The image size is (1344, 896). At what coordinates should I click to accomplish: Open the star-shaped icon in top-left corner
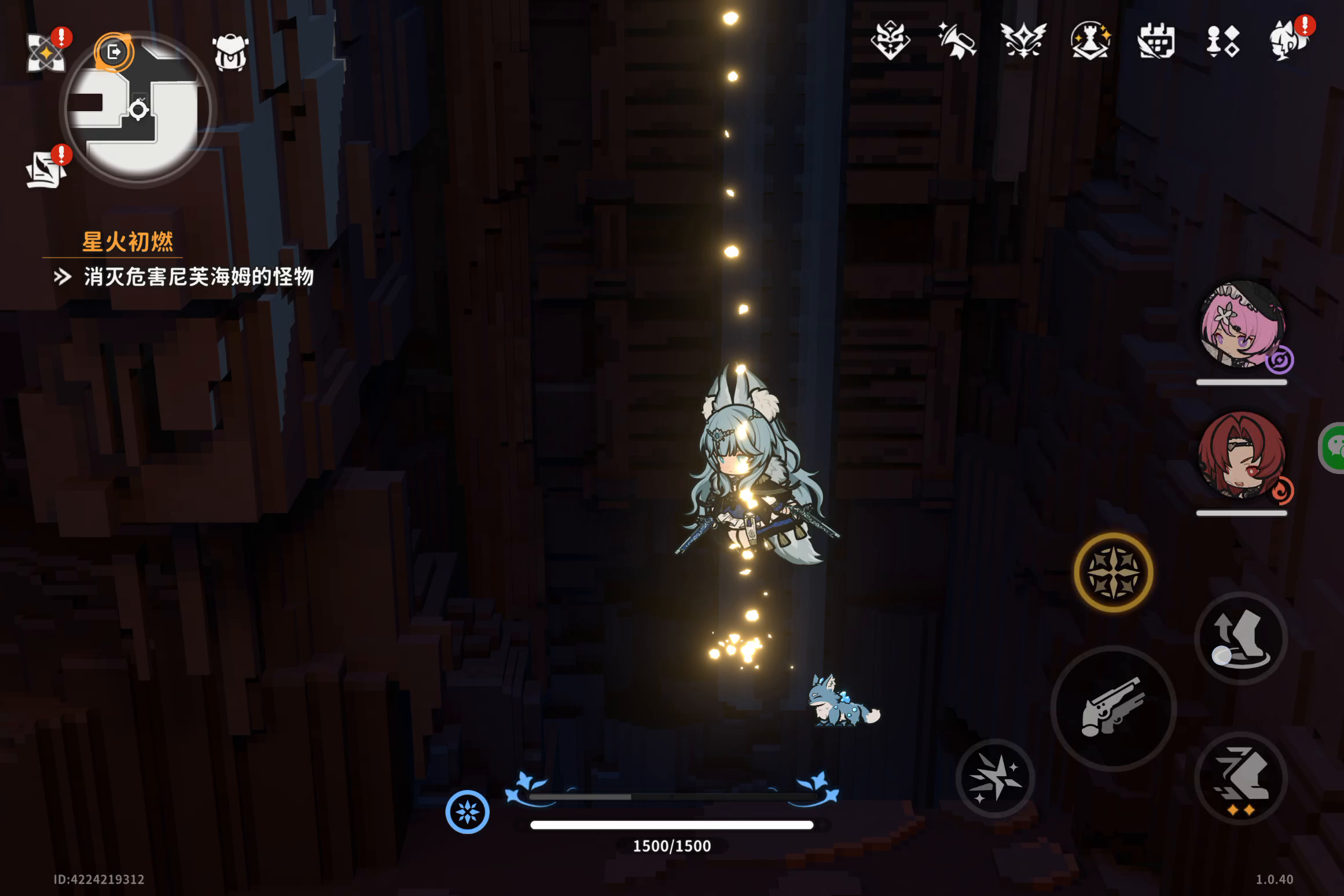(46, 52)
